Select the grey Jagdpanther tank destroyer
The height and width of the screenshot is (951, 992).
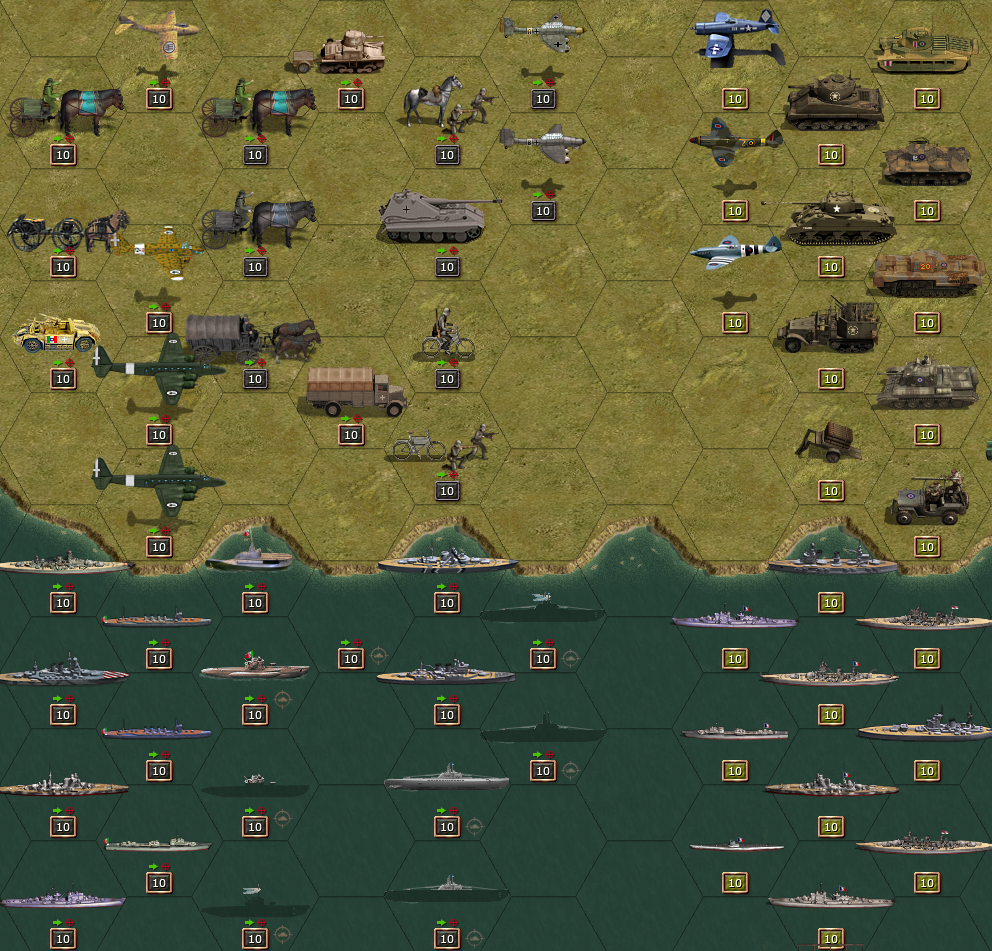click(440, 216)
